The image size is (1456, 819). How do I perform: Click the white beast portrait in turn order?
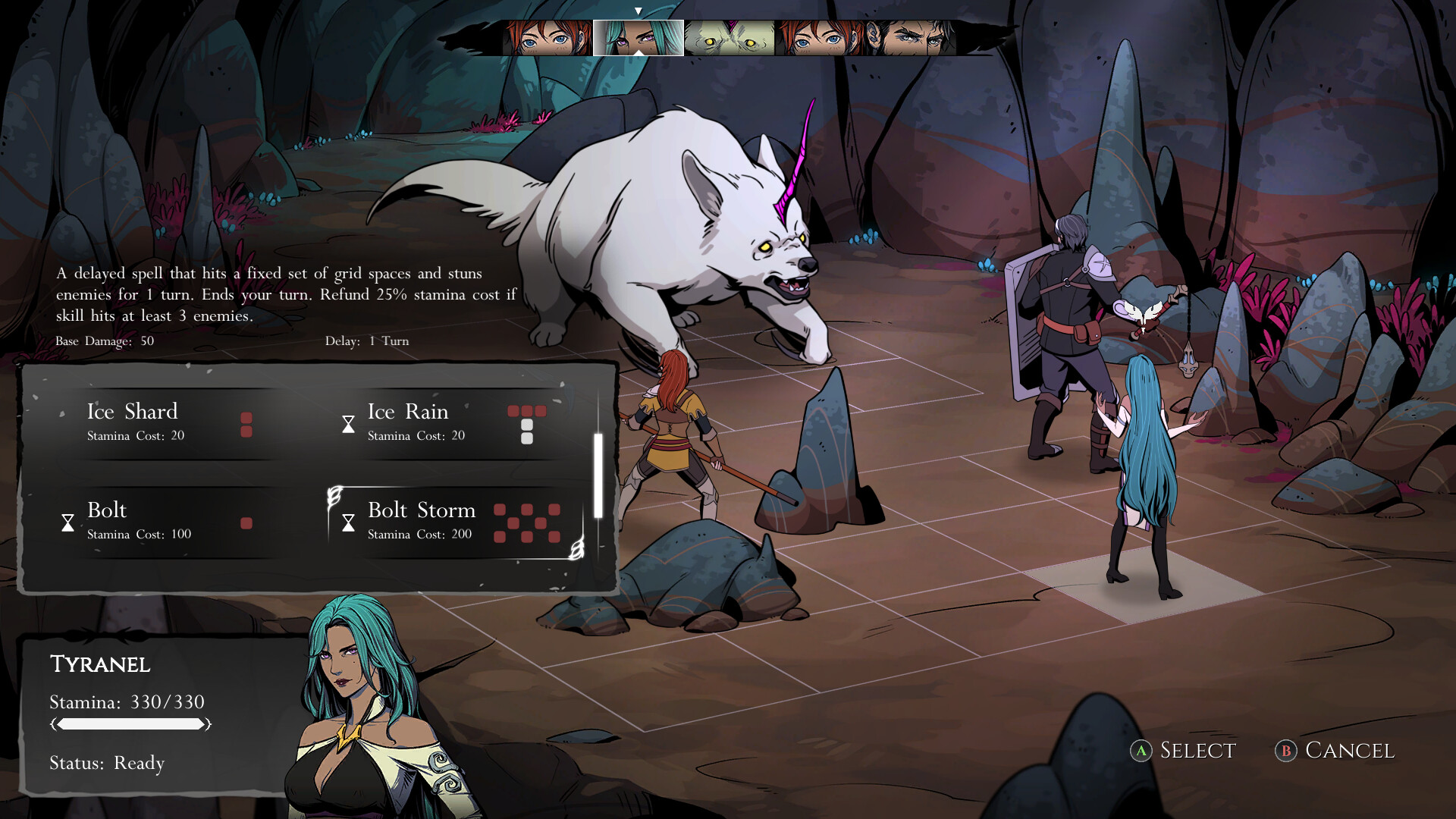click(729, 38)
